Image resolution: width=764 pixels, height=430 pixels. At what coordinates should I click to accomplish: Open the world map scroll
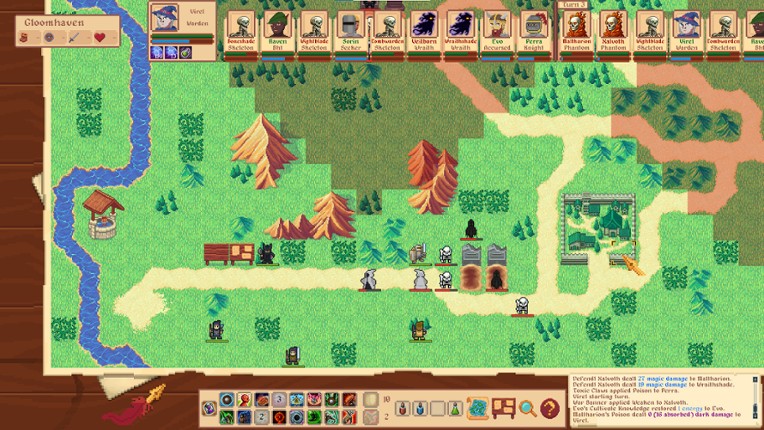(479, 408)
